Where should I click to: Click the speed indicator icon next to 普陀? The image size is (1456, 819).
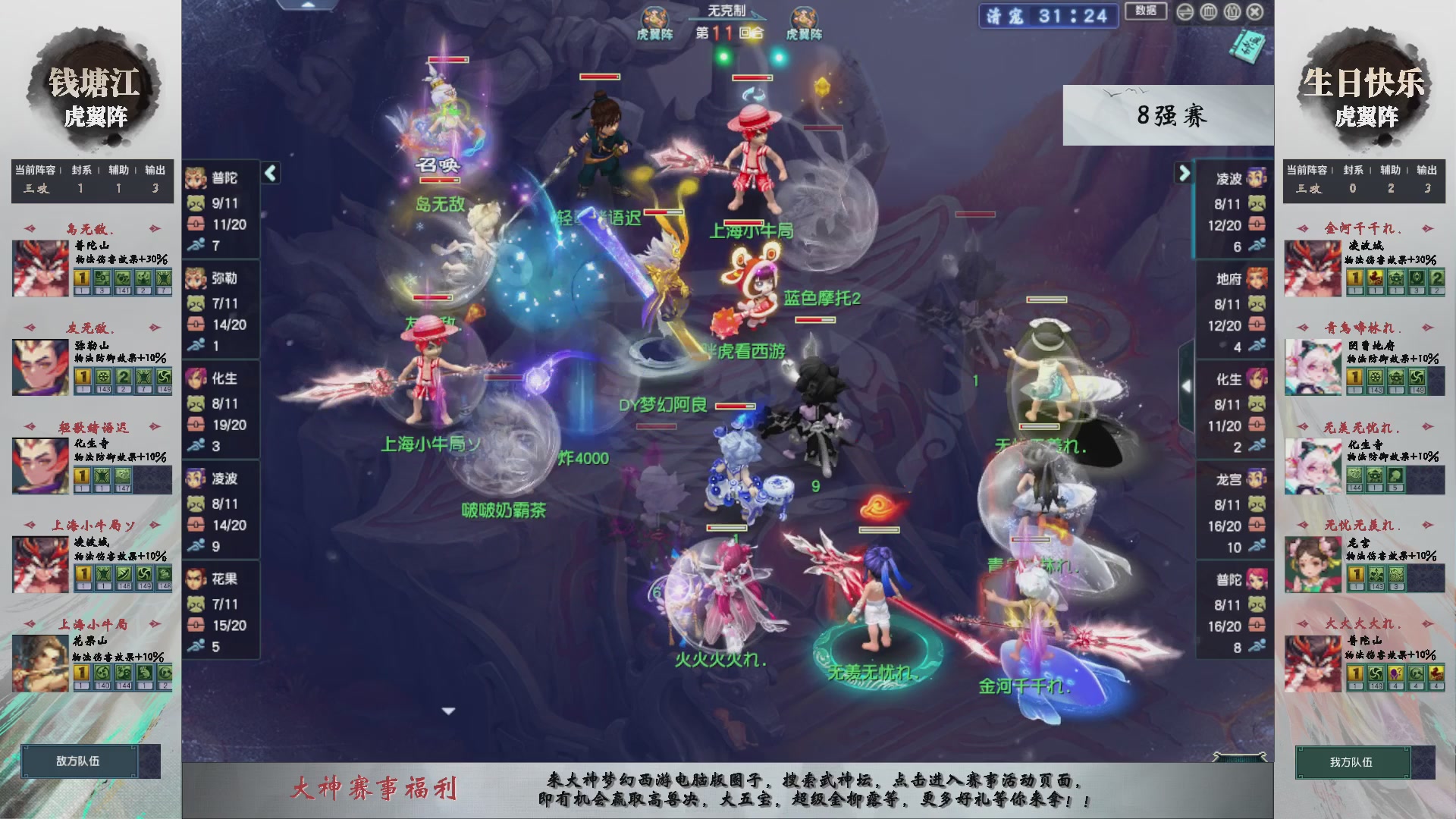196,244
